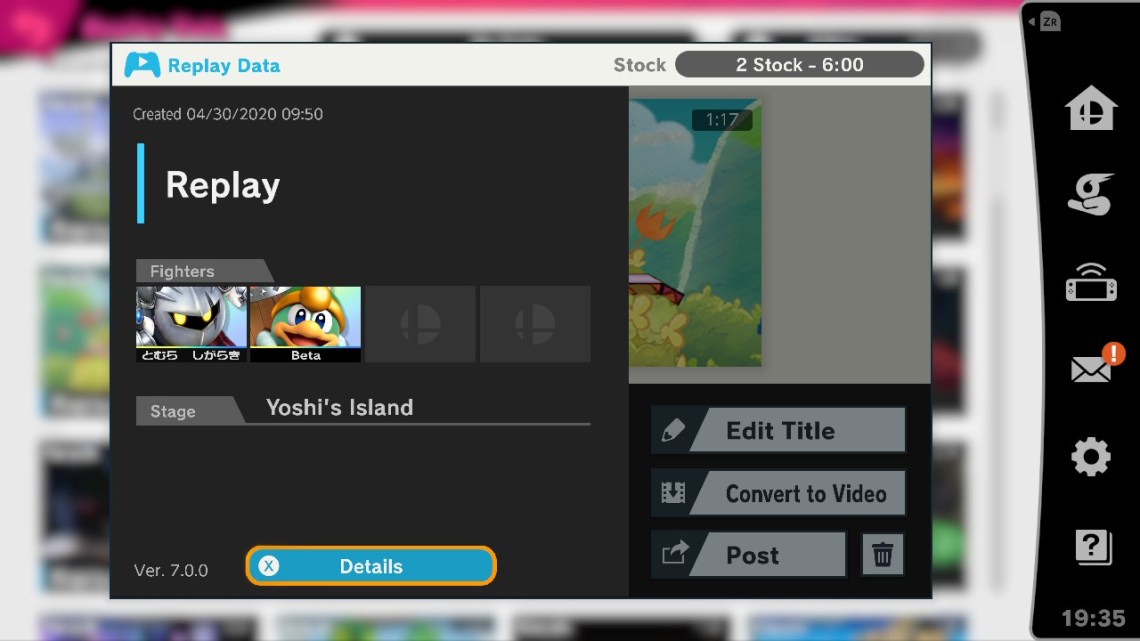This screenshot has height=641, width=1140.
Task: Post the replay online
Action: pos(749,555)
